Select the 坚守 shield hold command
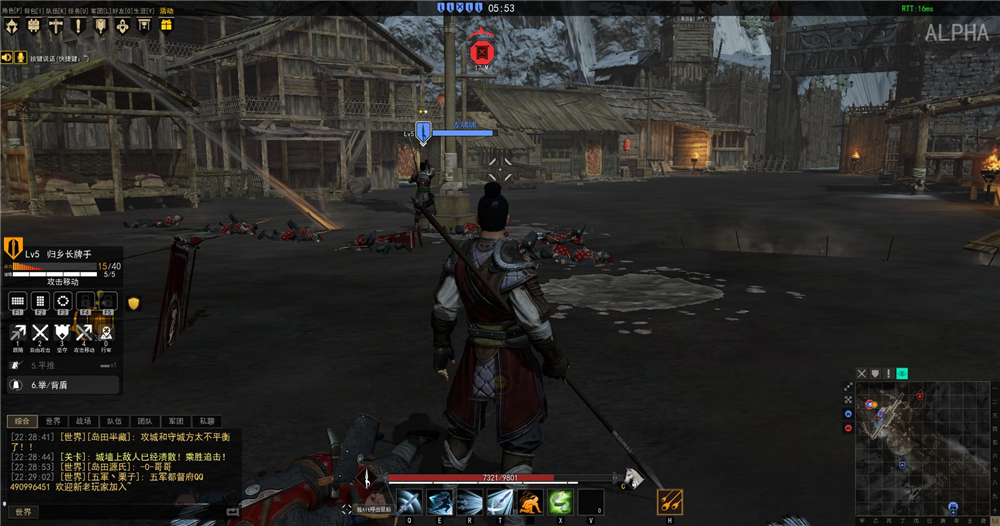Image resolution: width=1000 pixels, height=526 pixels. [62, 334]
